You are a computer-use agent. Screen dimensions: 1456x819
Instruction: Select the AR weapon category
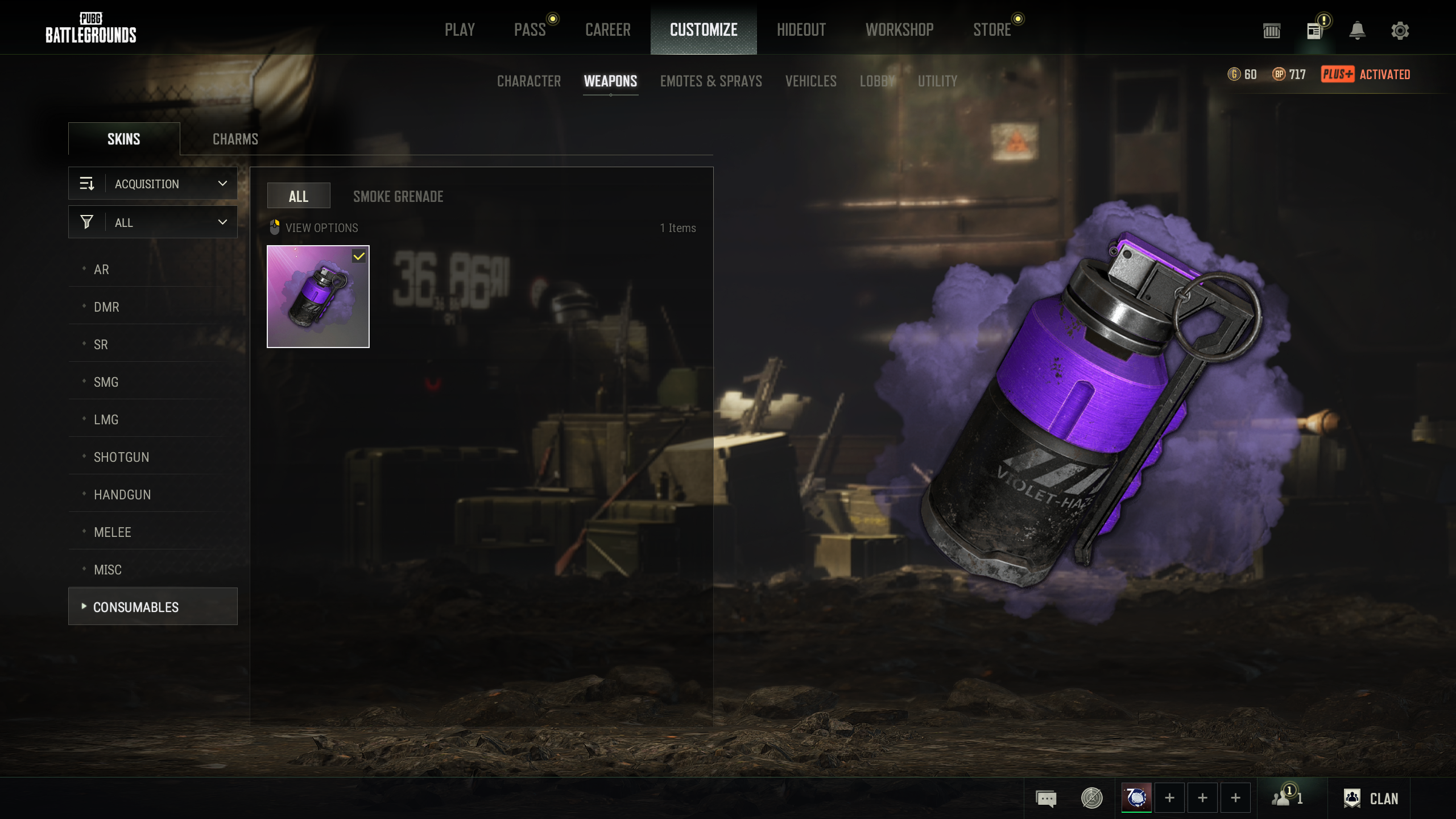[102, 270]
